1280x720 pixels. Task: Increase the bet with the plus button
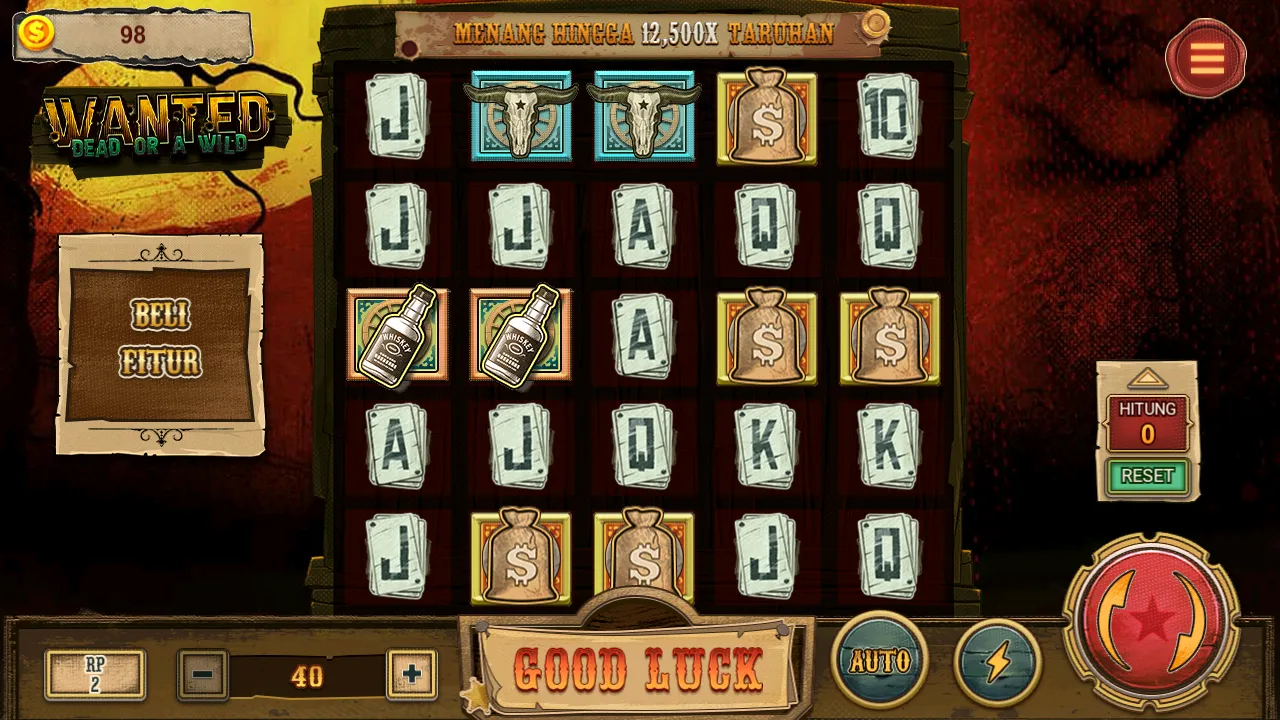pyautogui.click(x=411, y=675)
